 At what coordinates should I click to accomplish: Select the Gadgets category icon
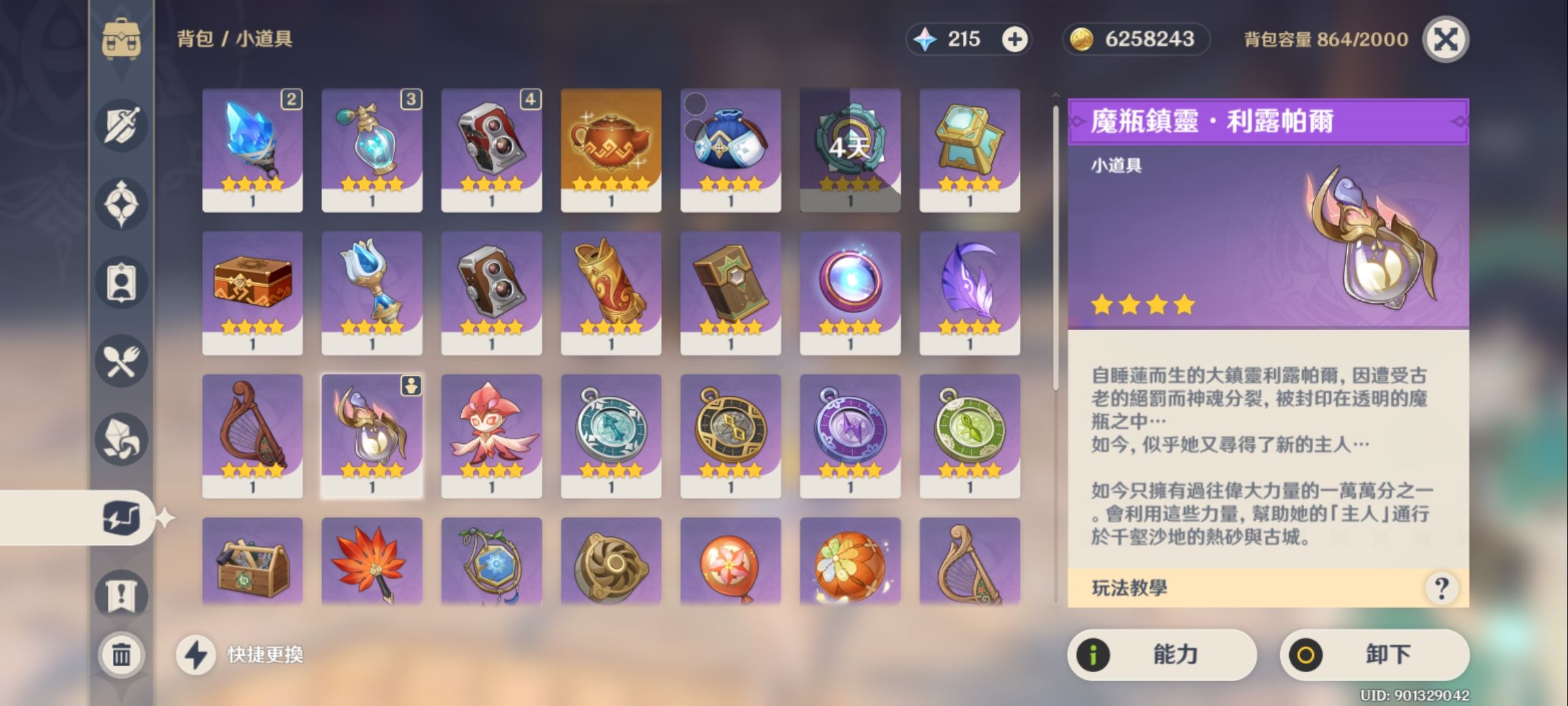point(121,516)
